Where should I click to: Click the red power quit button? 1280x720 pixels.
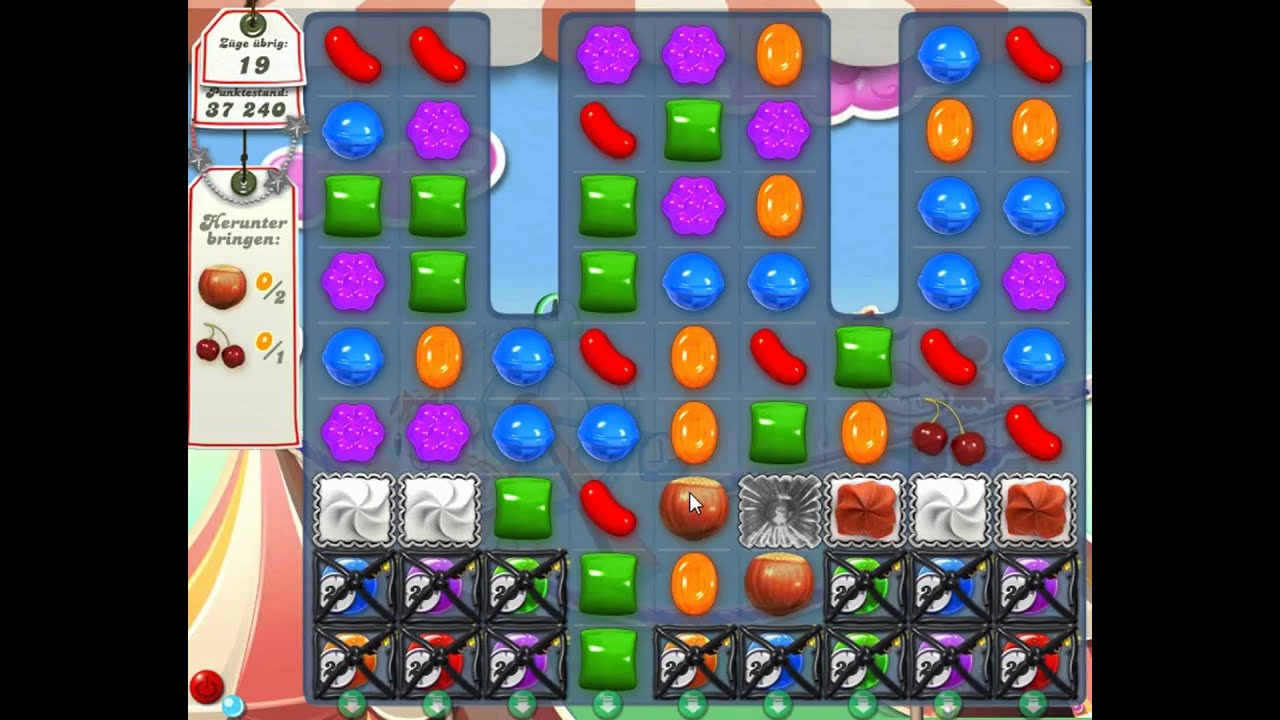206,687
